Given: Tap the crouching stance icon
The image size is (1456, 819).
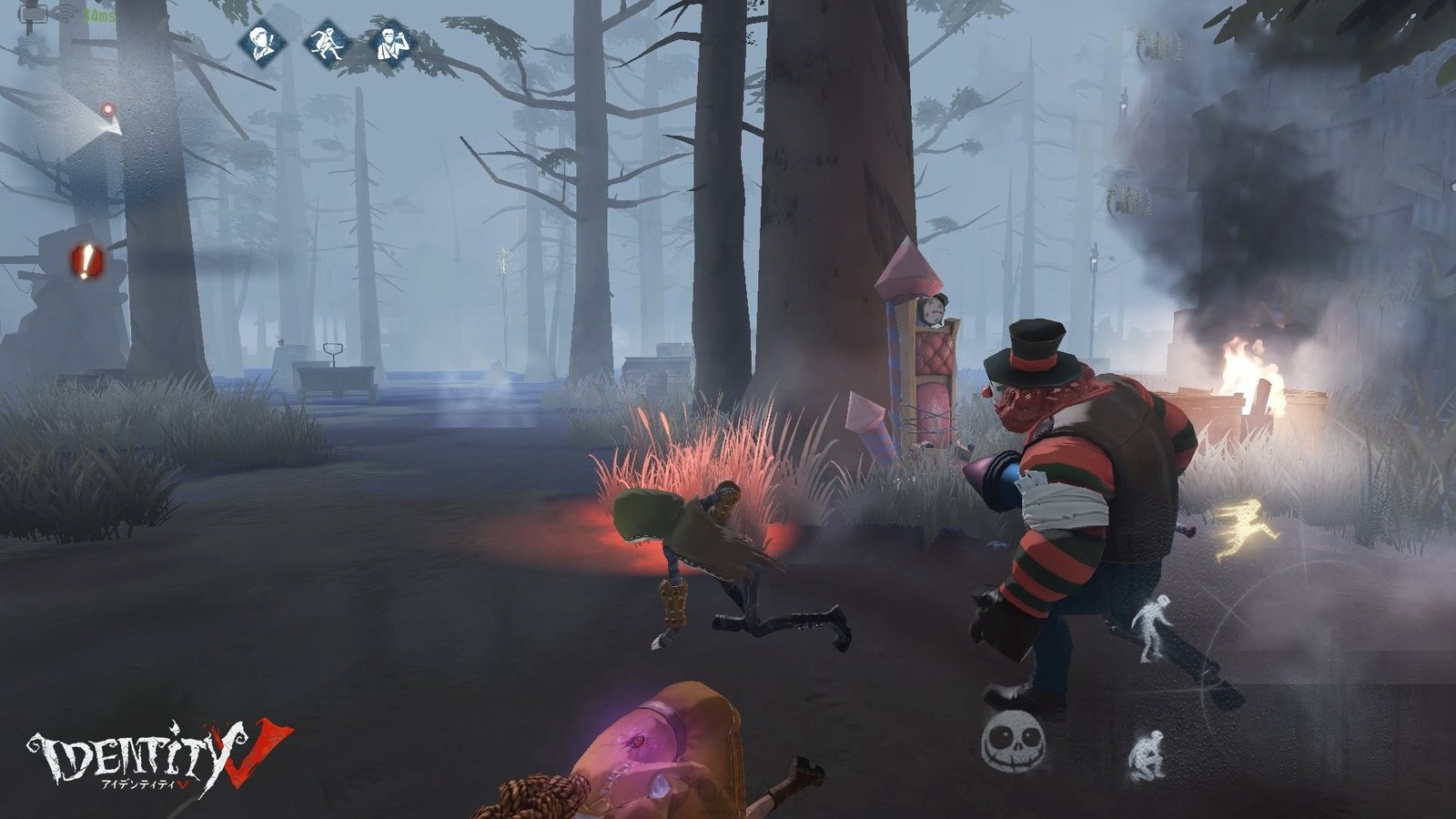Looking at the screenshot, I should coord(1148,755).
